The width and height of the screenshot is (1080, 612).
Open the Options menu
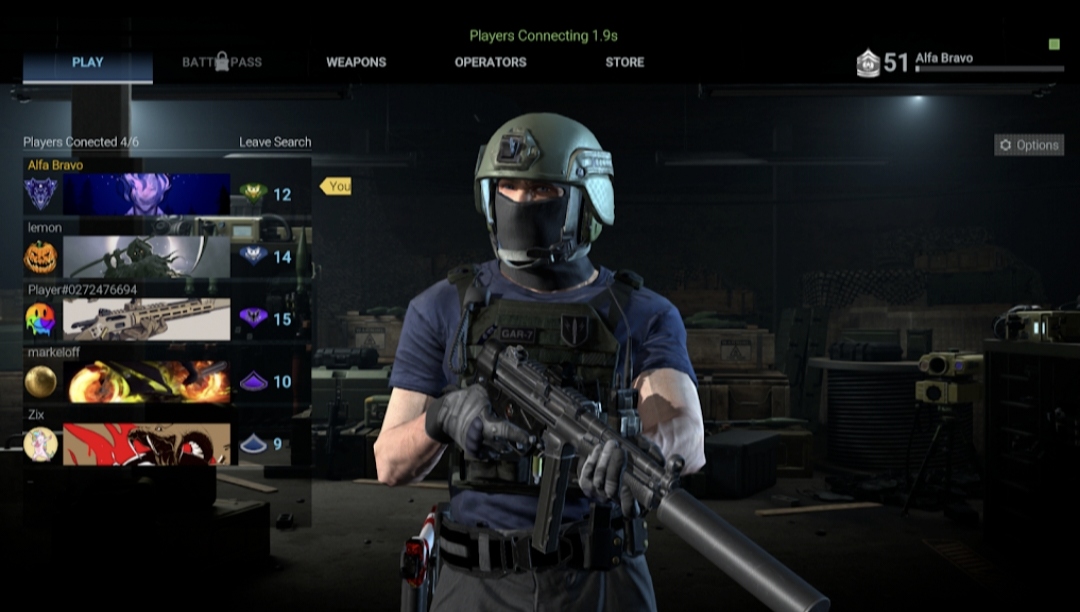click(x=1029, y=145)
